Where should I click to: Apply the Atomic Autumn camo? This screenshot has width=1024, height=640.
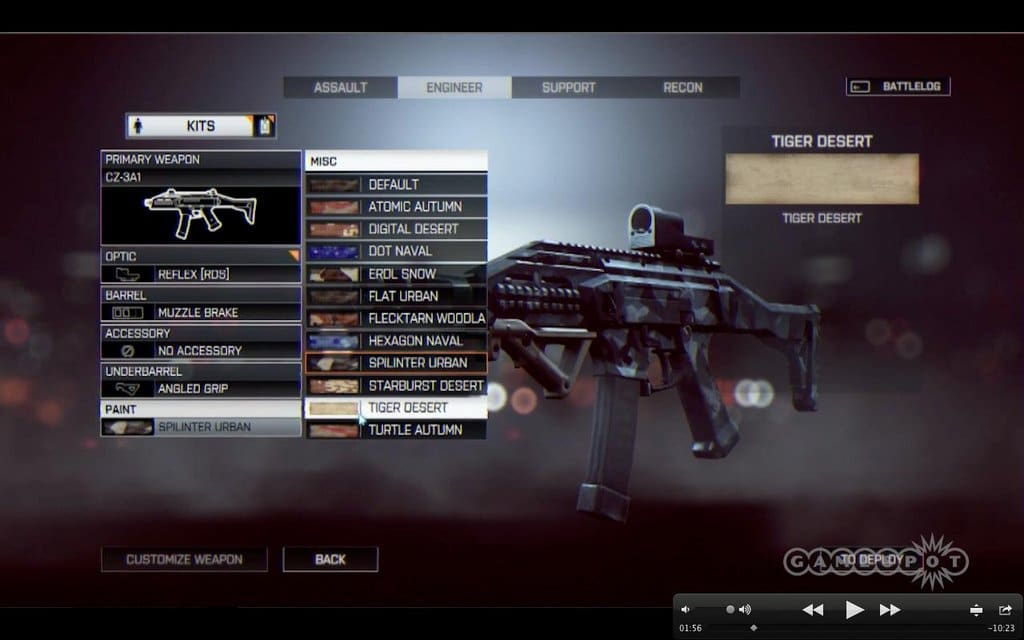pos(396,206)
